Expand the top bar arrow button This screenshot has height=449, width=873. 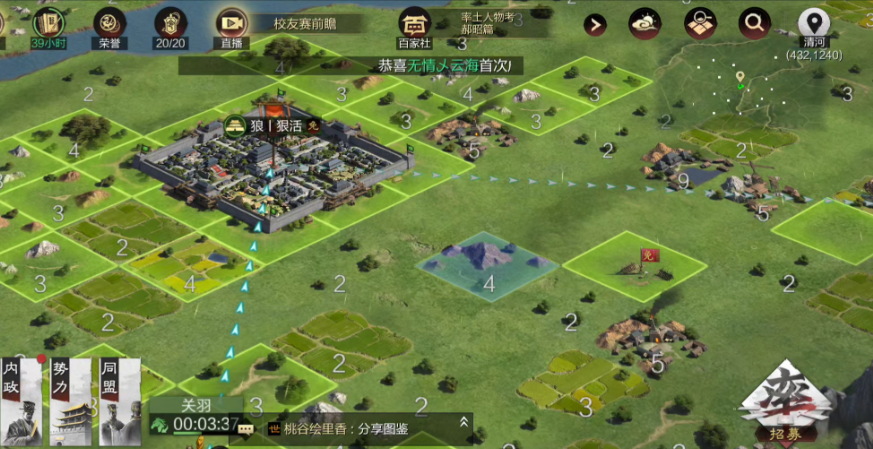596,25
